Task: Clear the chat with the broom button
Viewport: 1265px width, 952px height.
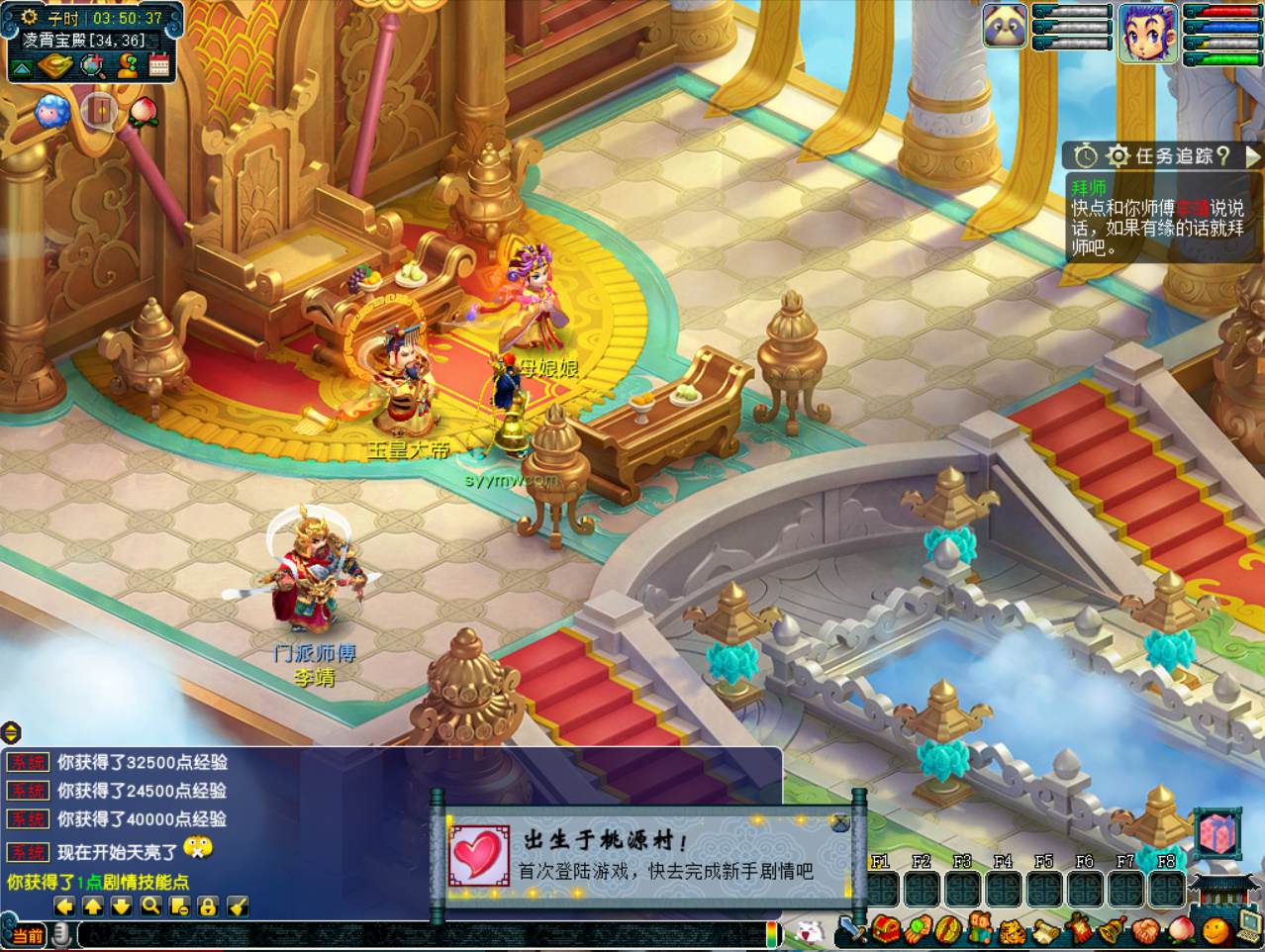Action: 238,905
